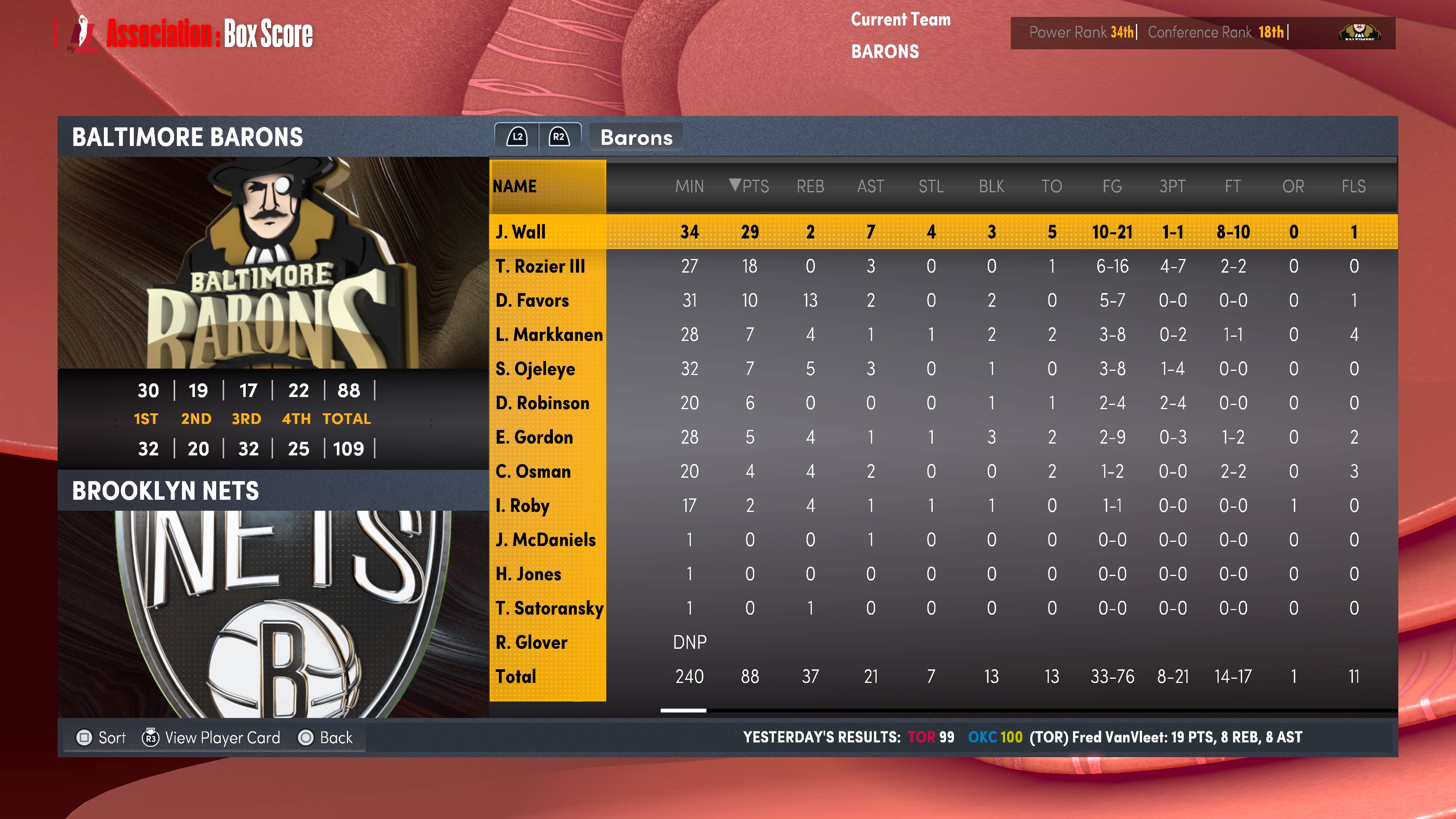Highlight L. Markkanen's stat row
Image resolution: width=1456 pixels, height=819 pixels.
tap(548, 334)
